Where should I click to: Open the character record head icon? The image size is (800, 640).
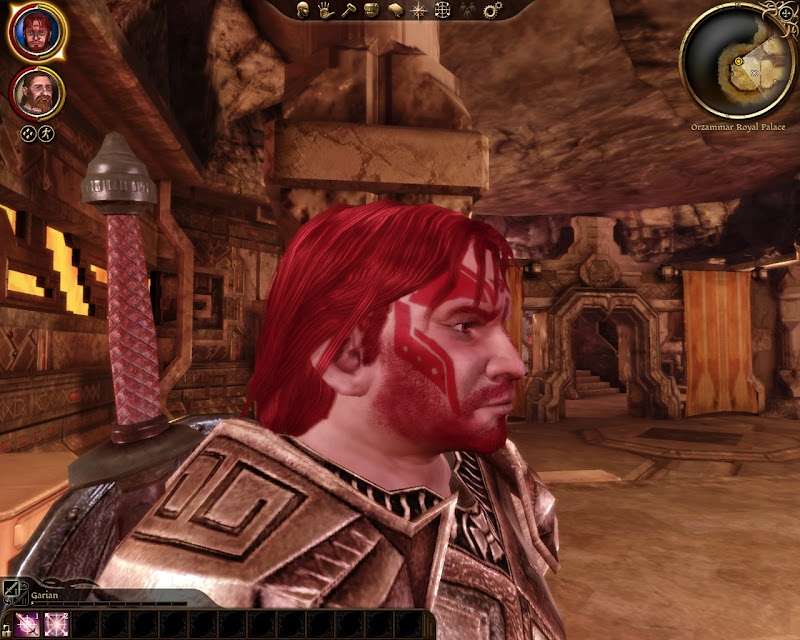[302, 9]
